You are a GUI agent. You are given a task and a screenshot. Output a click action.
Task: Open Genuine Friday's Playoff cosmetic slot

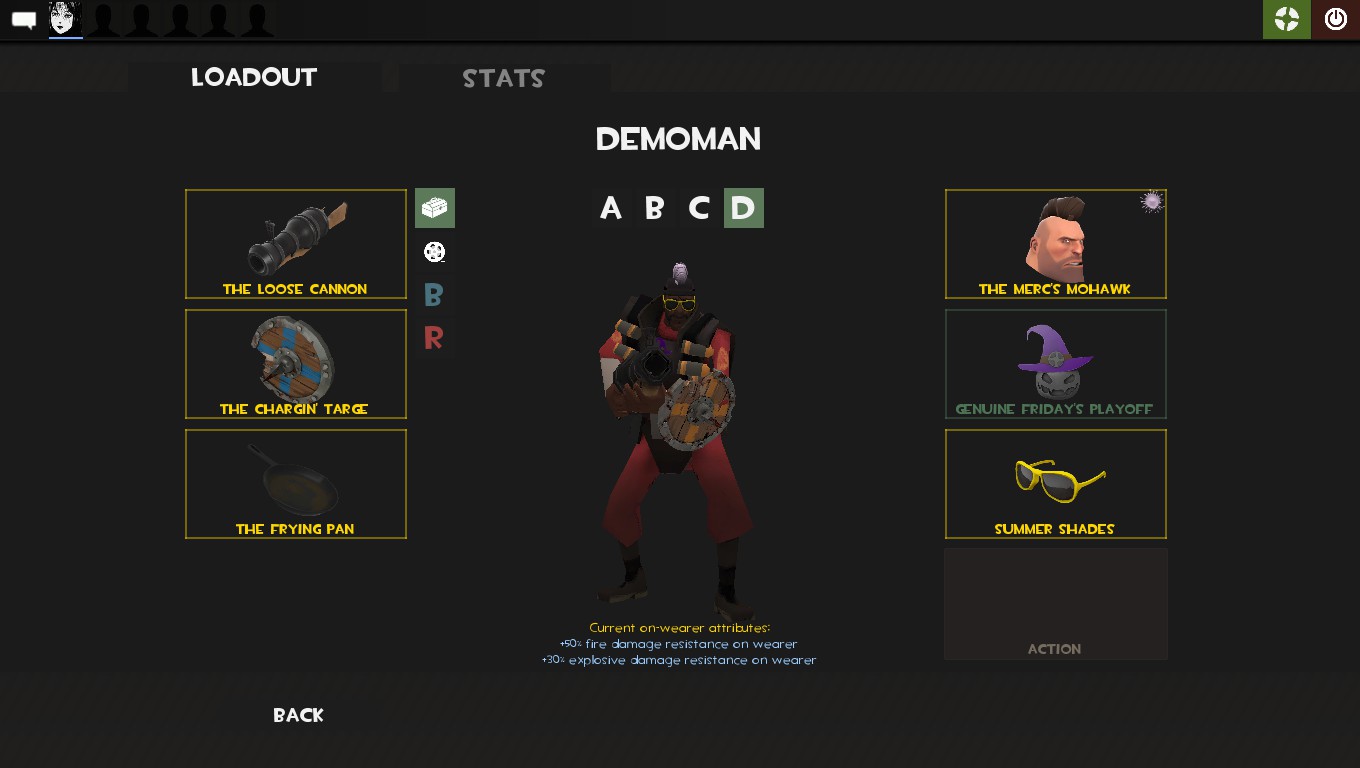[x=1056, y=364]
